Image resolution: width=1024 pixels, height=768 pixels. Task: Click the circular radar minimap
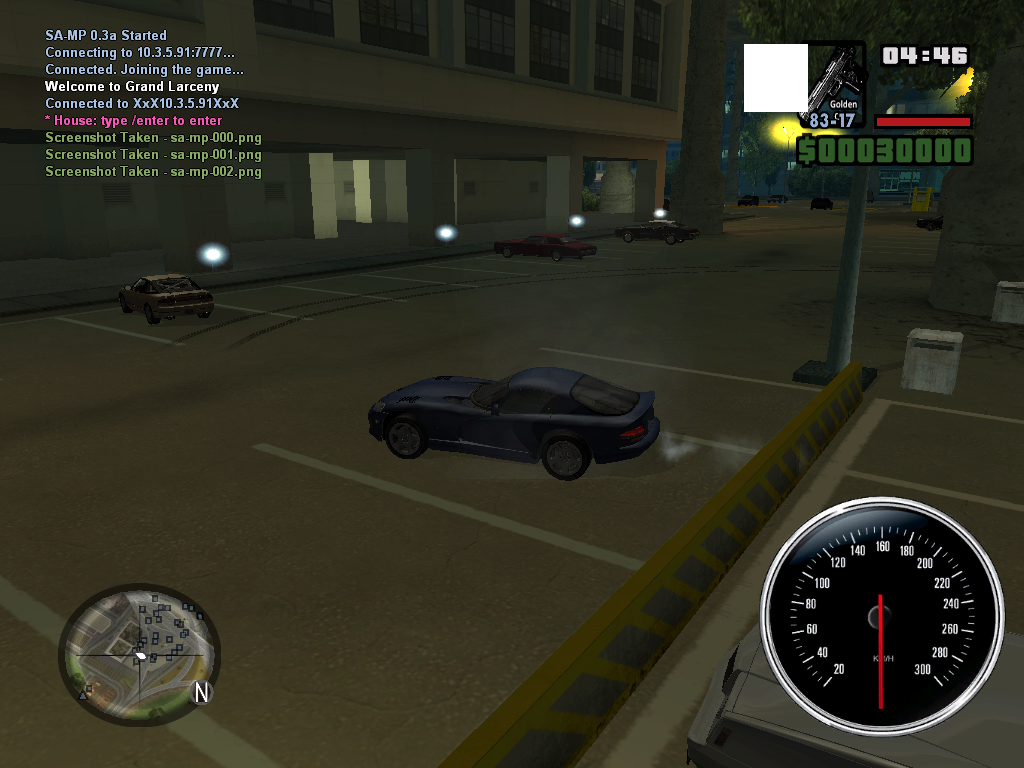point(138,655)
